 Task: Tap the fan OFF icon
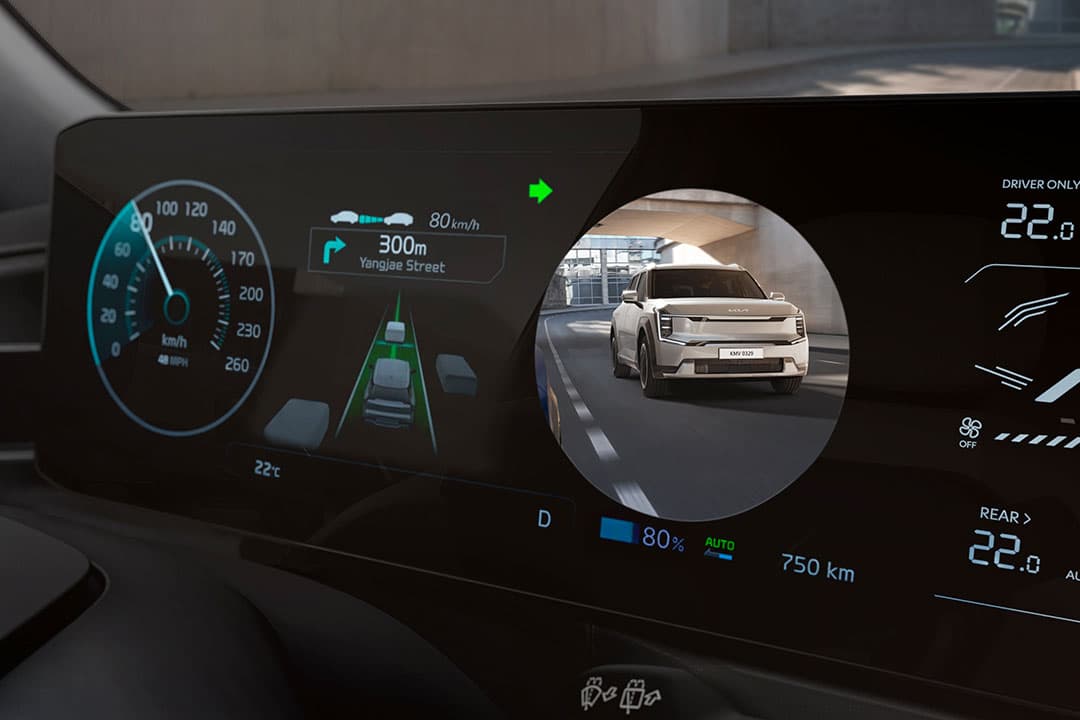point(969,432)
